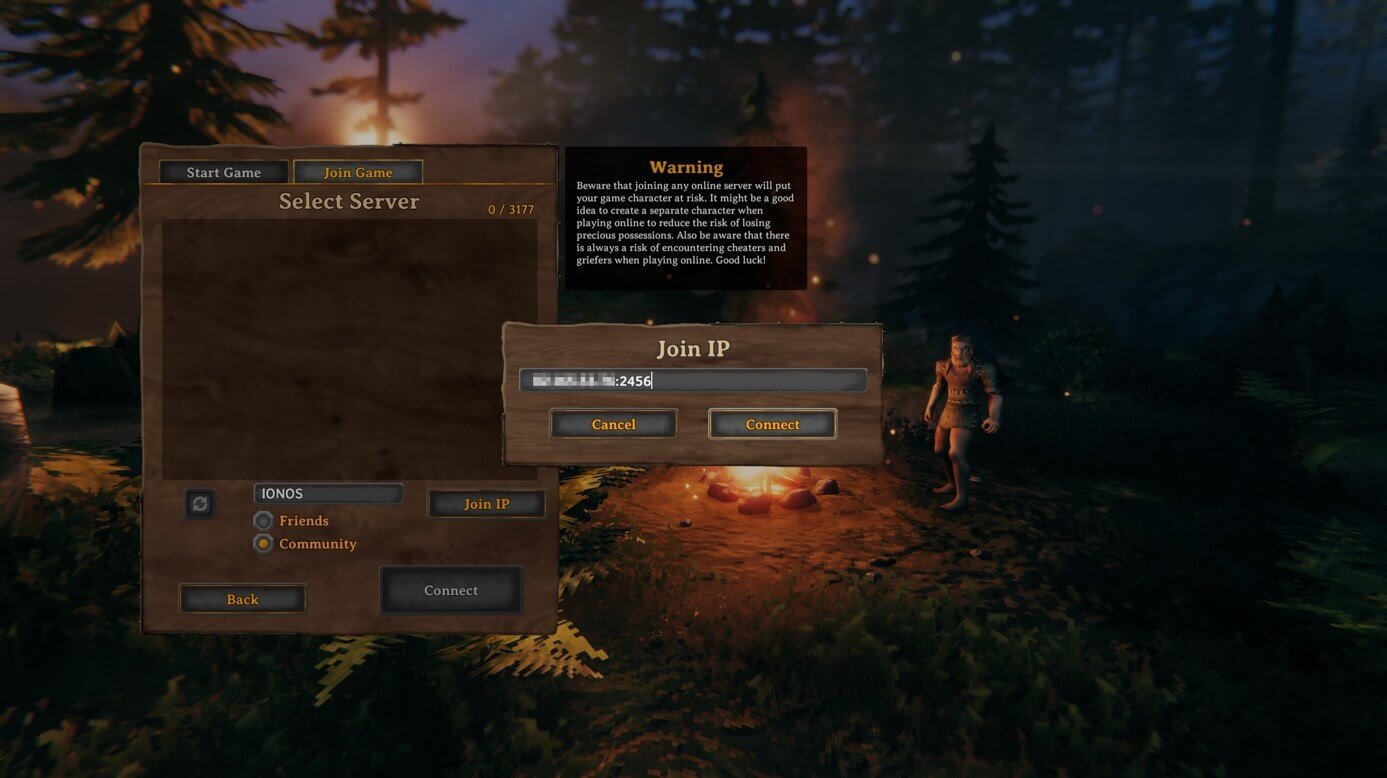Click the Join IP dialog title
This screenshot has width=1387, height=778.
pyautogui.click(x=694, y=348)
